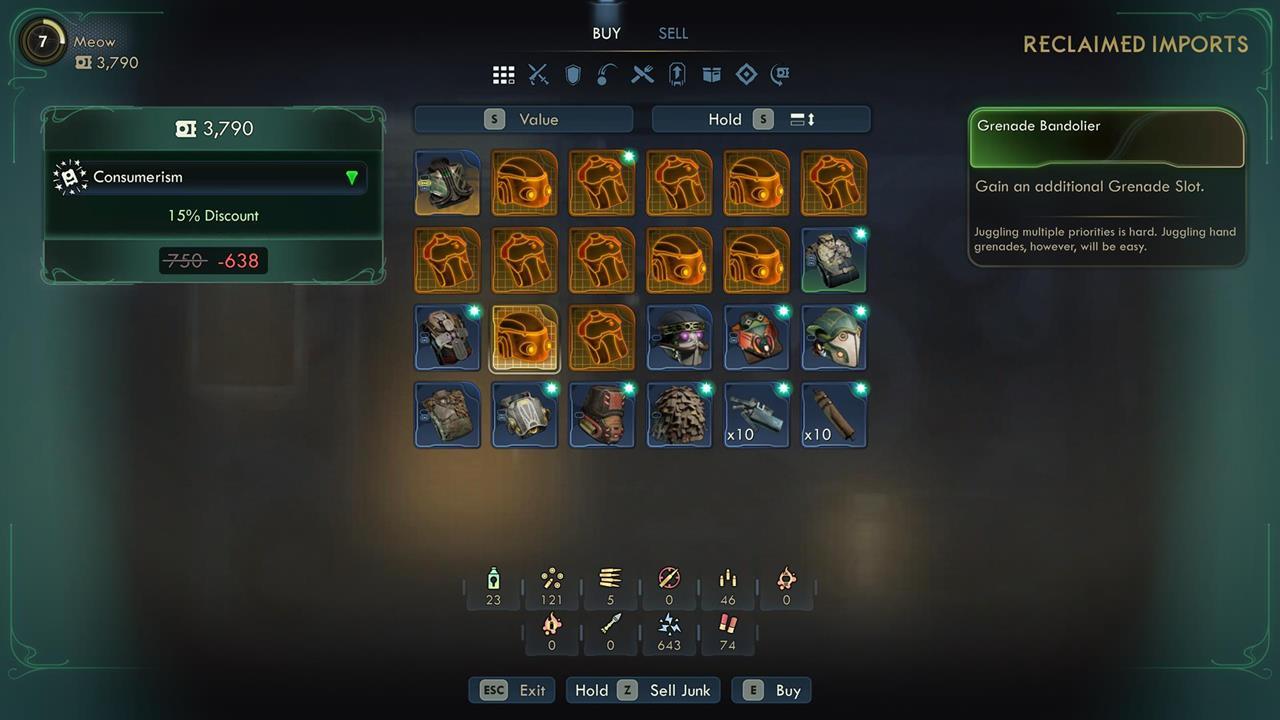Open the weapon mods filter
The image size is (1280, 720).
tap(677, 74)
